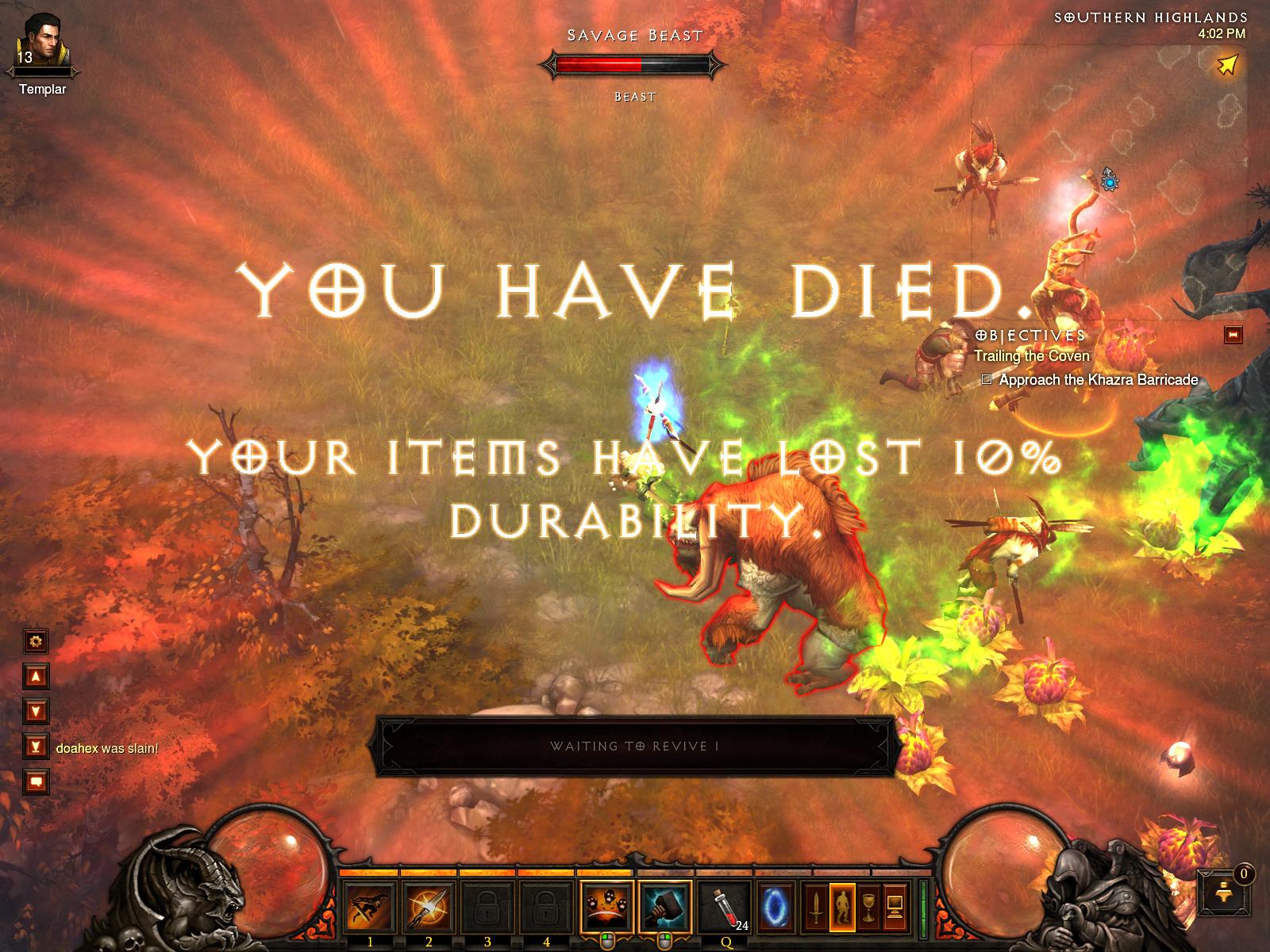Use the red health potion
This screenshot has height=952, width=1270.
(725, 906)
